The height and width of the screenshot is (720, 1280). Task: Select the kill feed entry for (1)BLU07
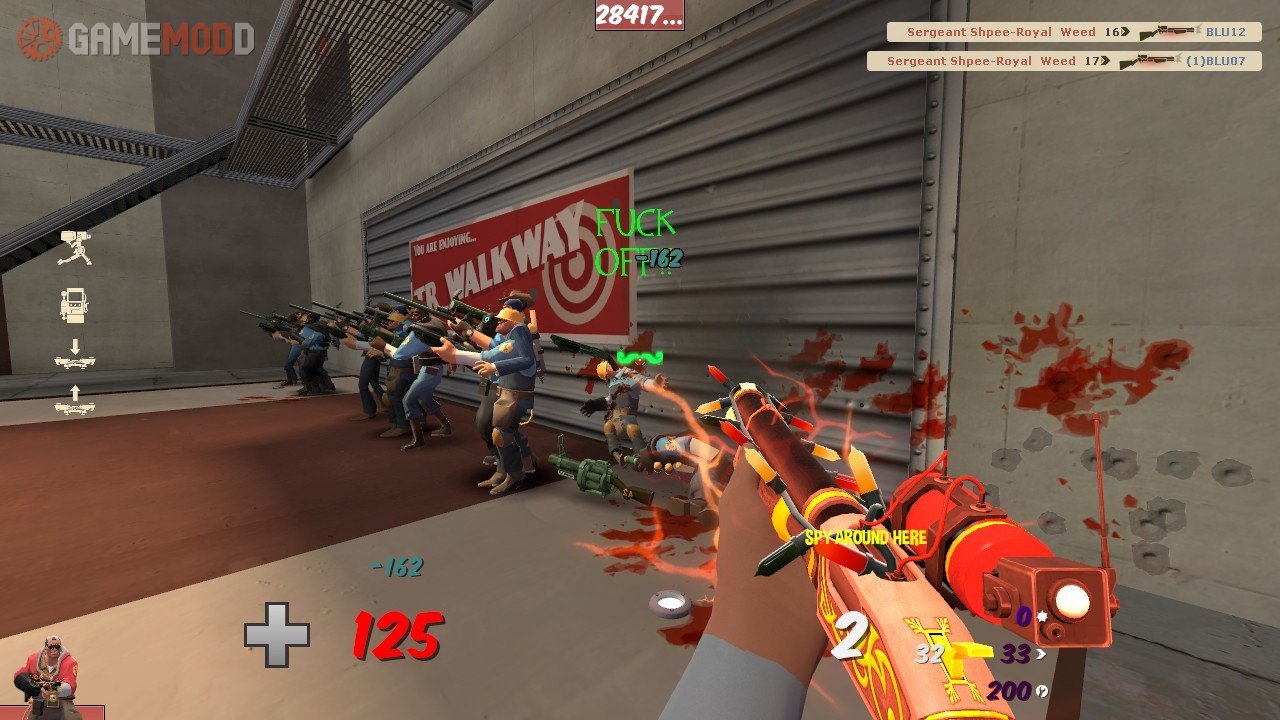tap(1063, 61)
